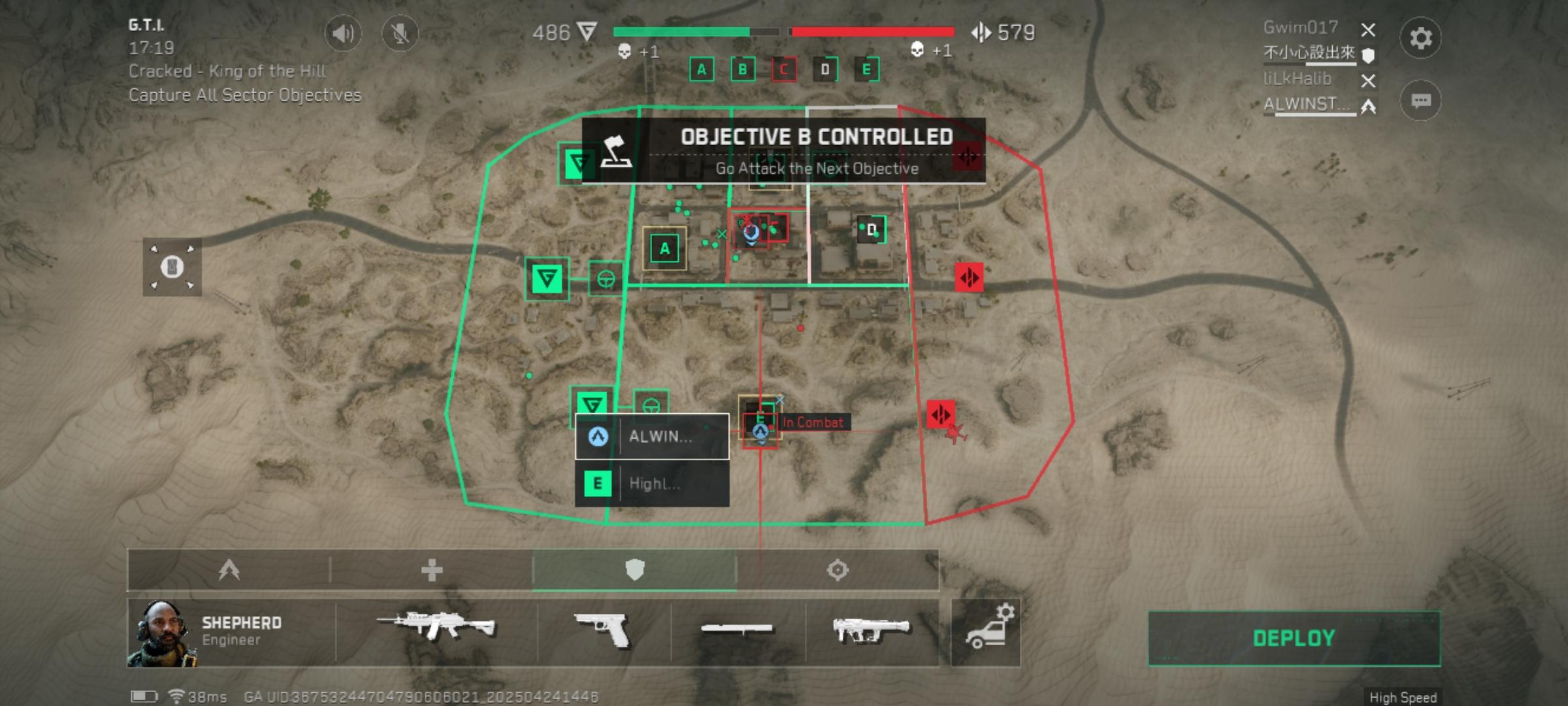Viewport: 1568px width, 706px height.
Task: Select the rocket launcher gadget slot
Action: pos(872,630)
